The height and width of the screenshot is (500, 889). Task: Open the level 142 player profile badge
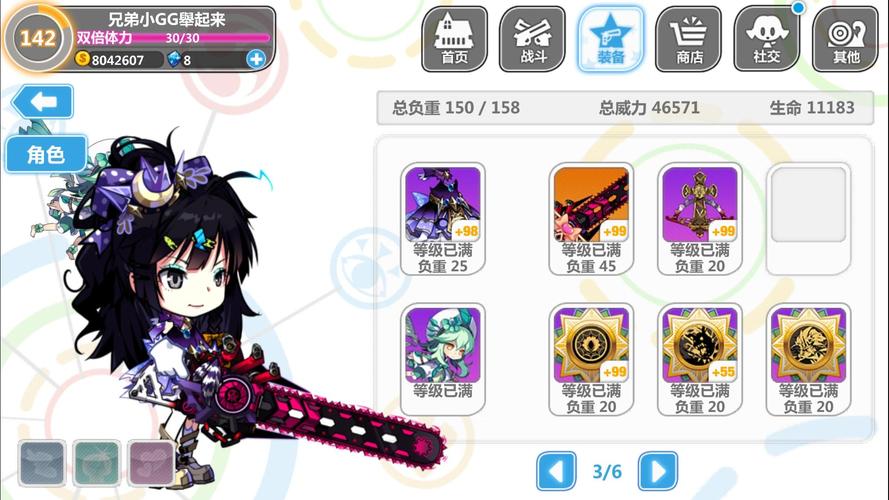coord(37,39)
